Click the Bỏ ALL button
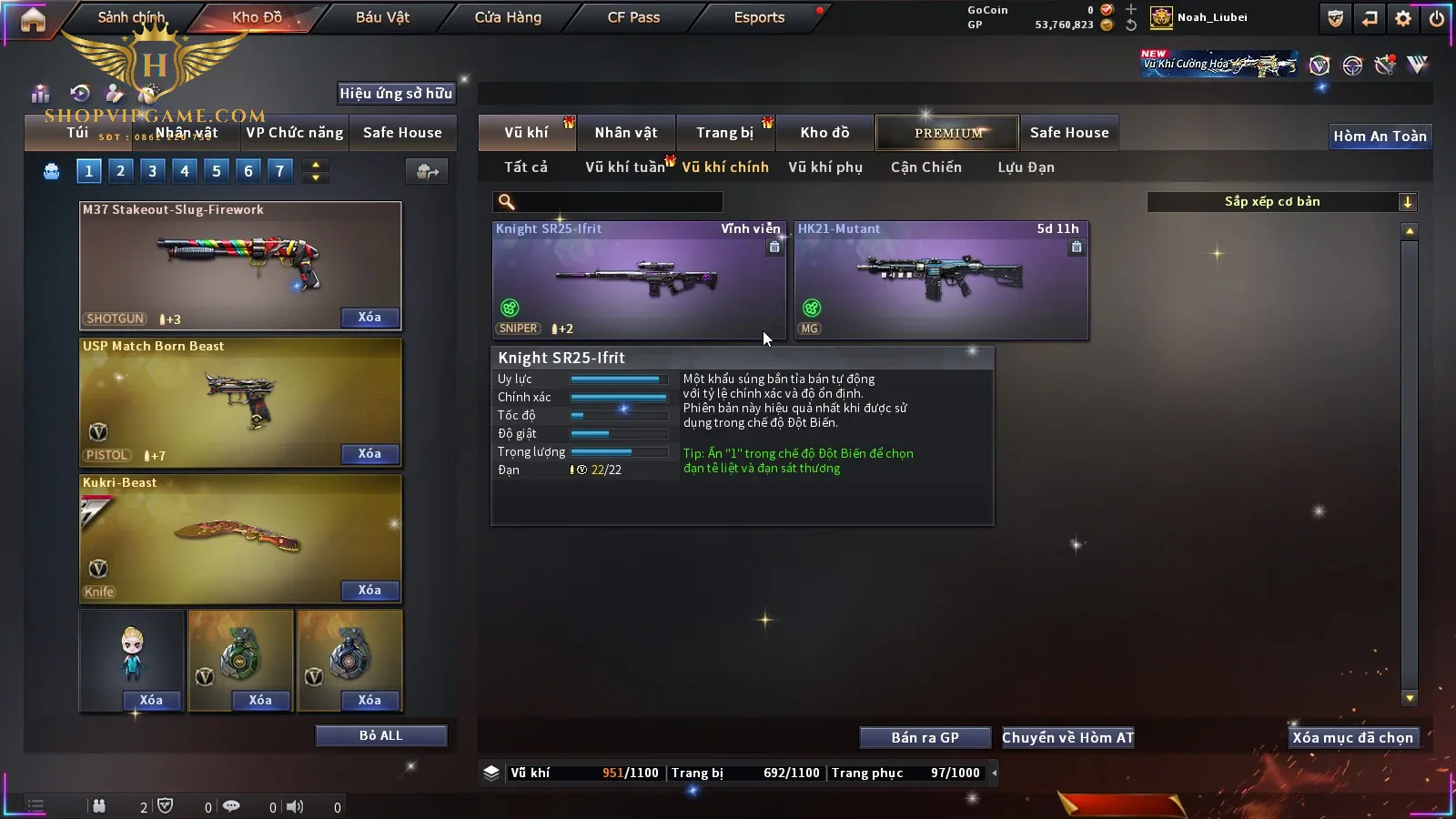 pyautogui.click(x=380, y=735)
